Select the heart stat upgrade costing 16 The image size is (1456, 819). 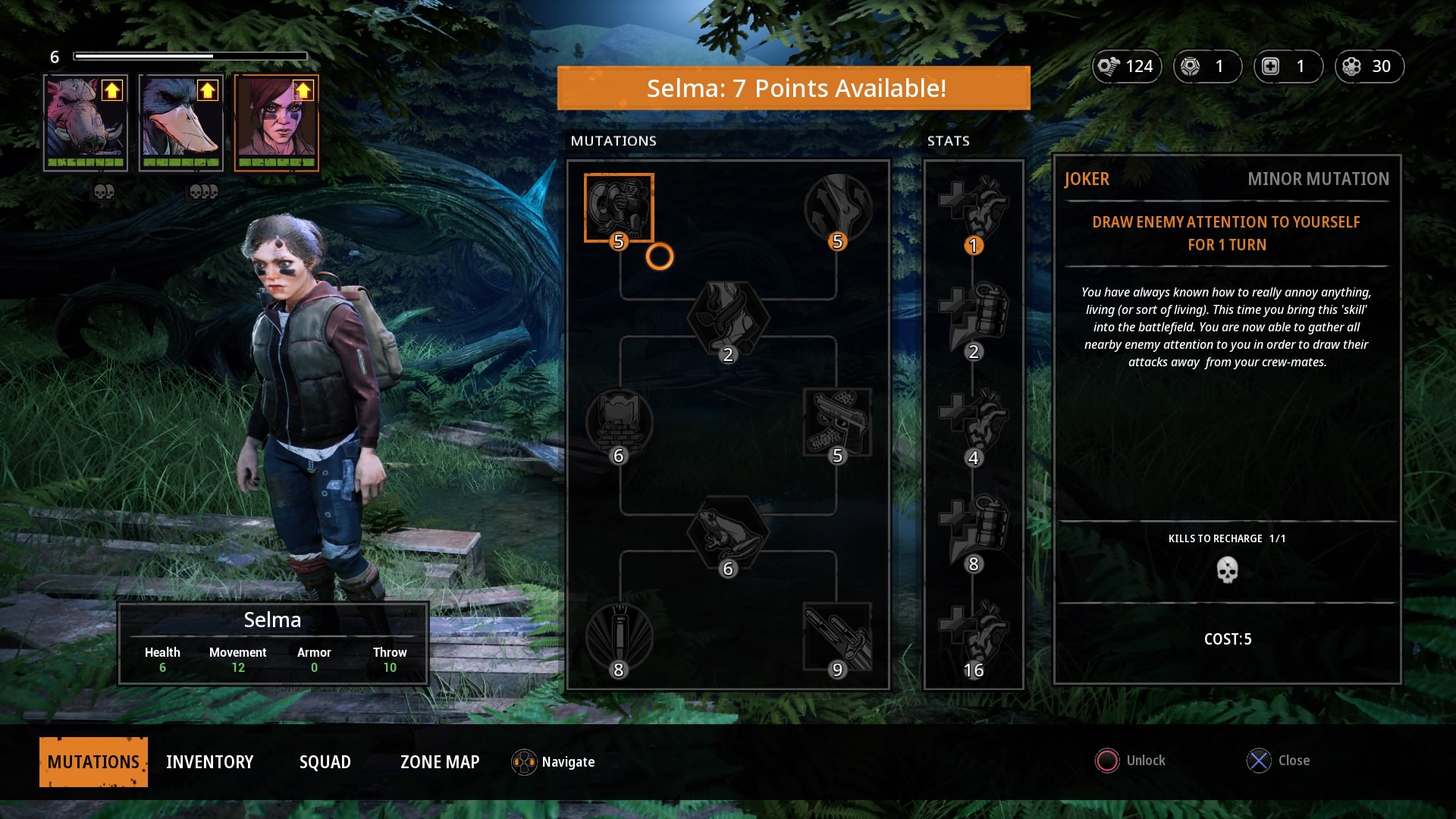tap(974, 633)
